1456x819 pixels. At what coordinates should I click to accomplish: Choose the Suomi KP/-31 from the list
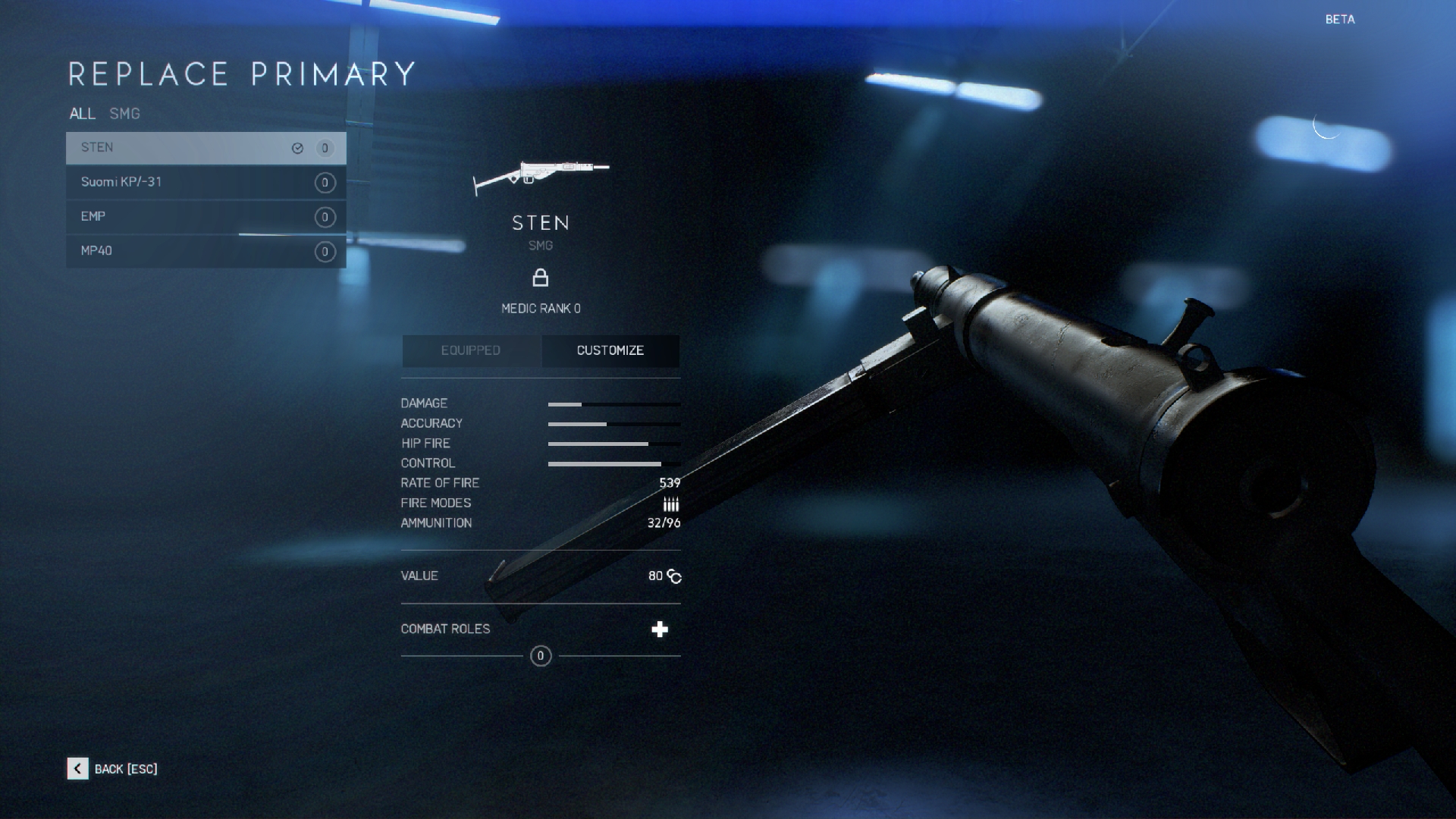click(x=205, y=182)
